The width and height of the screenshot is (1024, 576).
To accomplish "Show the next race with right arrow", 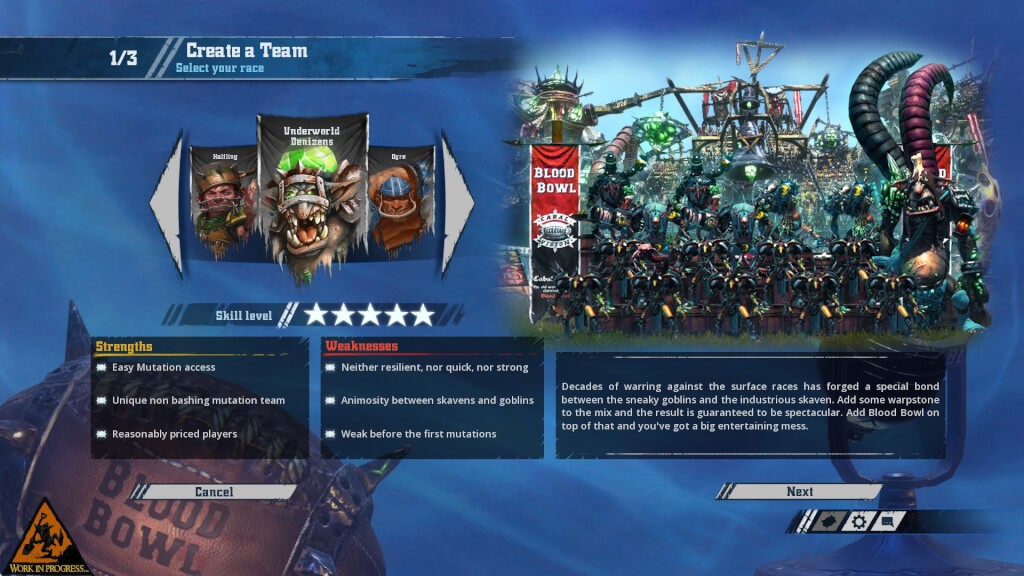I will point(457,204).
